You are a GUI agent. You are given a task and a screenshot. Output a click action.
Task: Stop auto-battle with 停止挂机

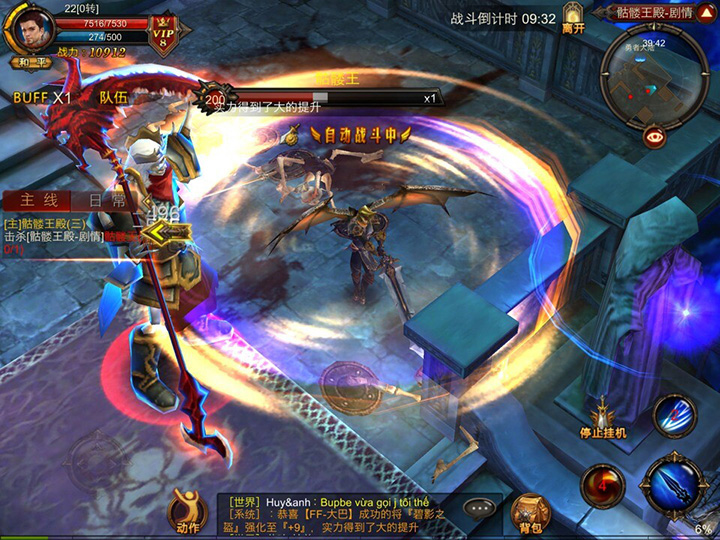tap(604, 418)
